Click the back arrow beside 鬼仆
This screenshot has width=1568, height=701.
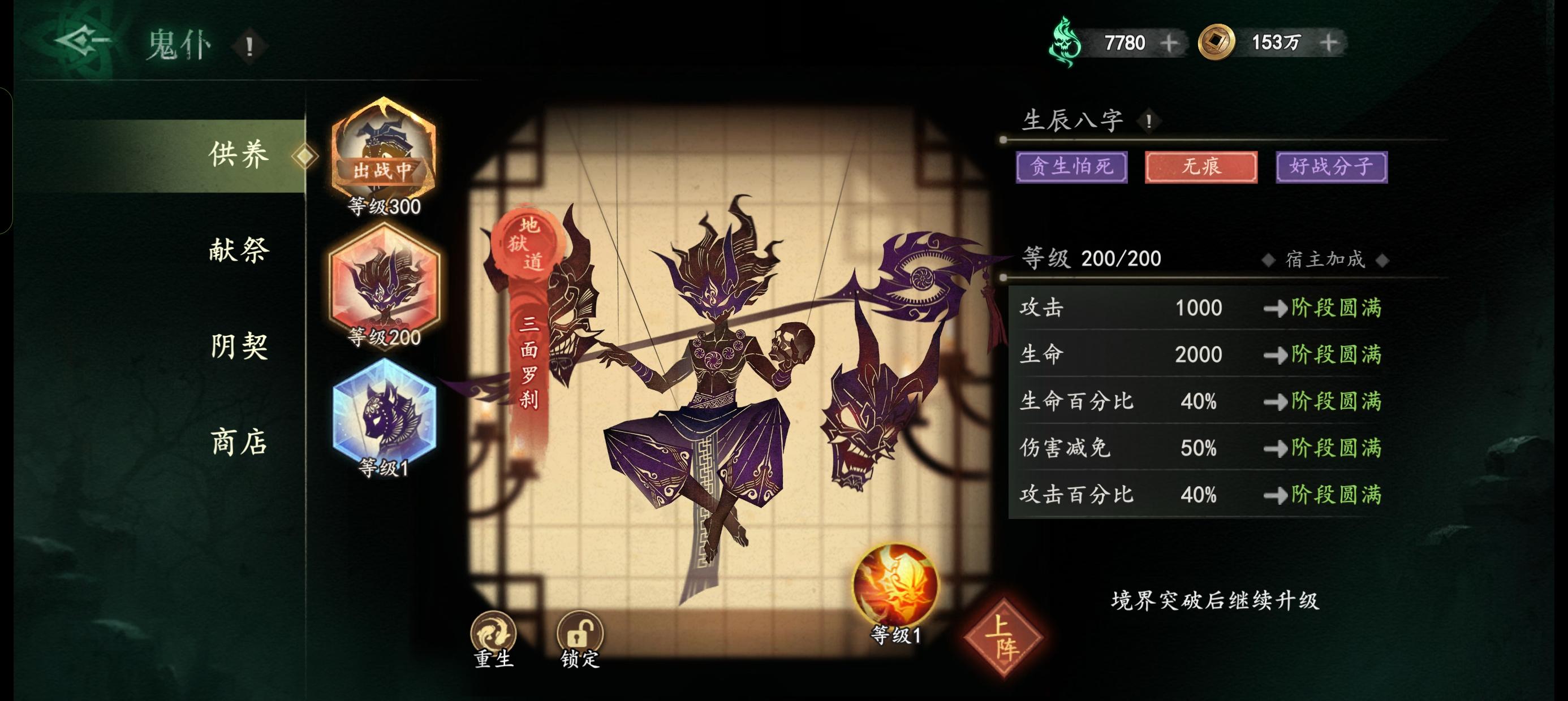pos(81,41)
